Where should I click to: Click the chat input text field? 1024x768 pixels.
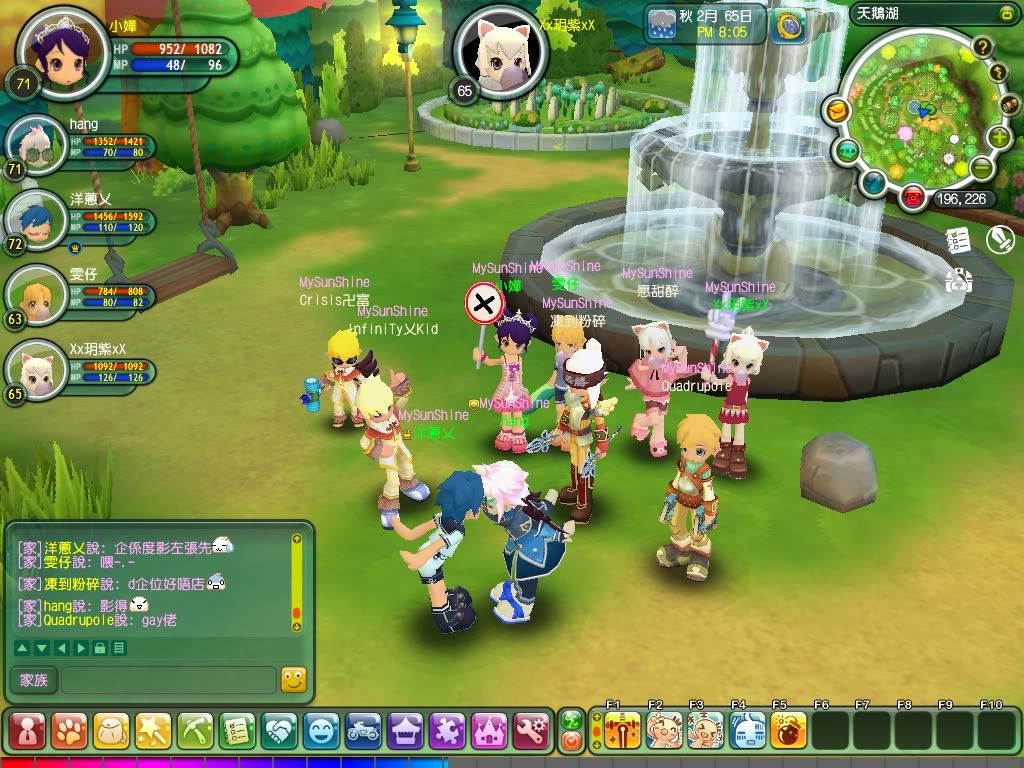pos(168,680)
